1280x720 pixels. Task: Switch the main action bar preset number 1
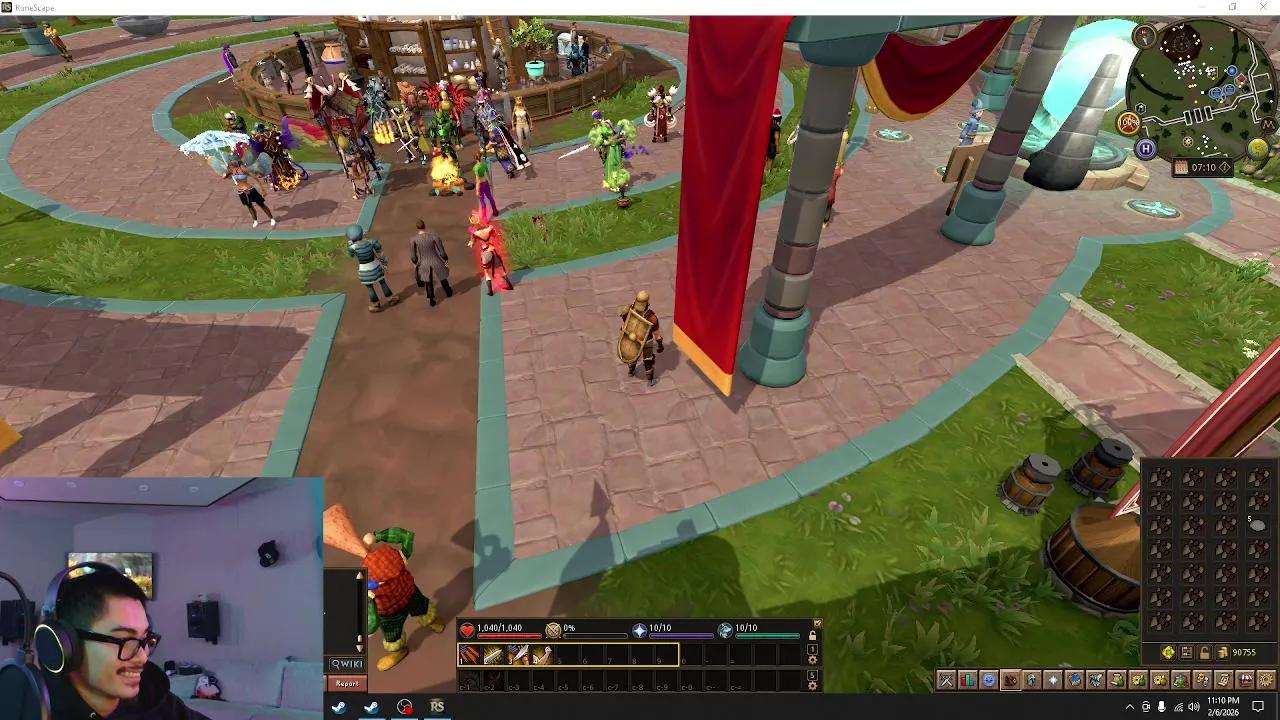tap(812, 651)
